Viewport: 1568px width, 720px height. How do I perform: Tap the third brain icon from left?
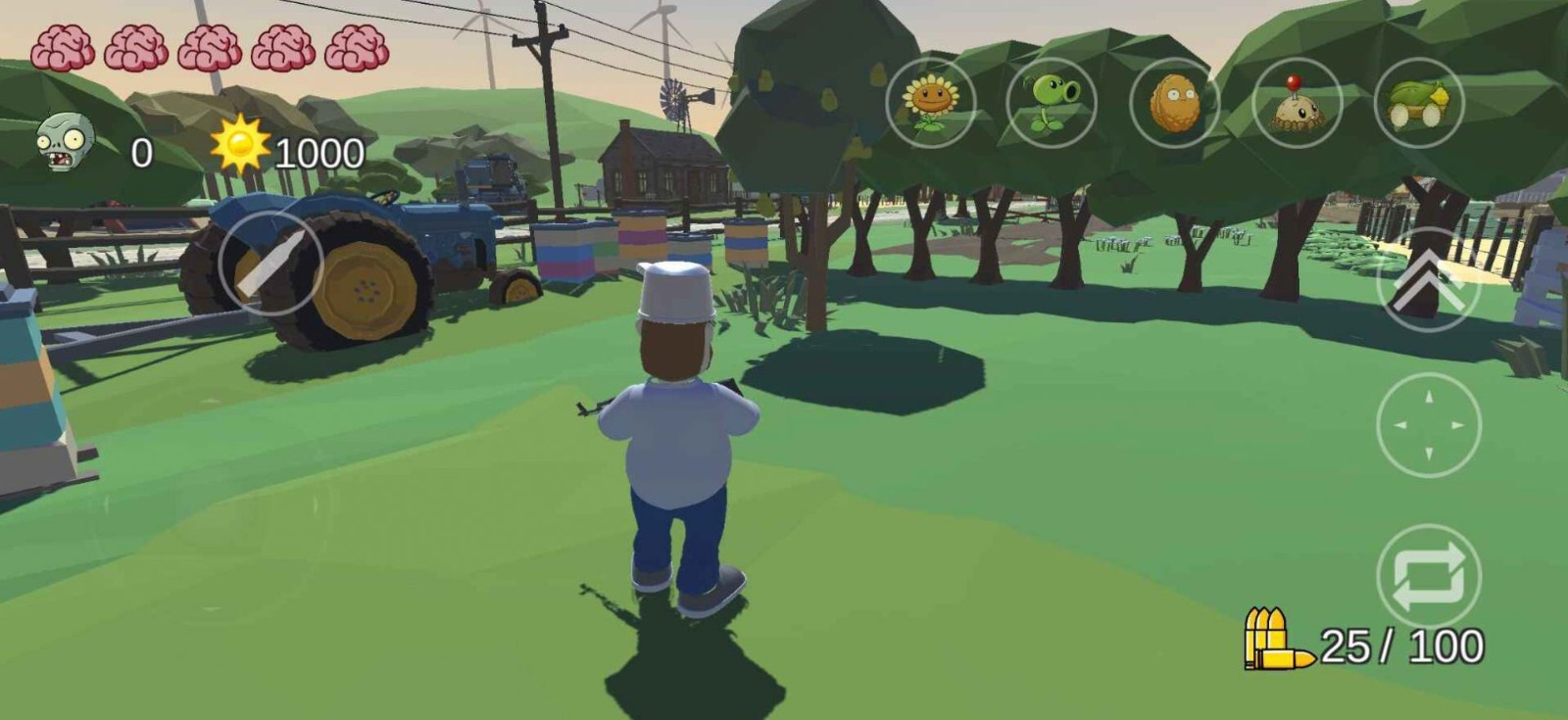point(209,46)
